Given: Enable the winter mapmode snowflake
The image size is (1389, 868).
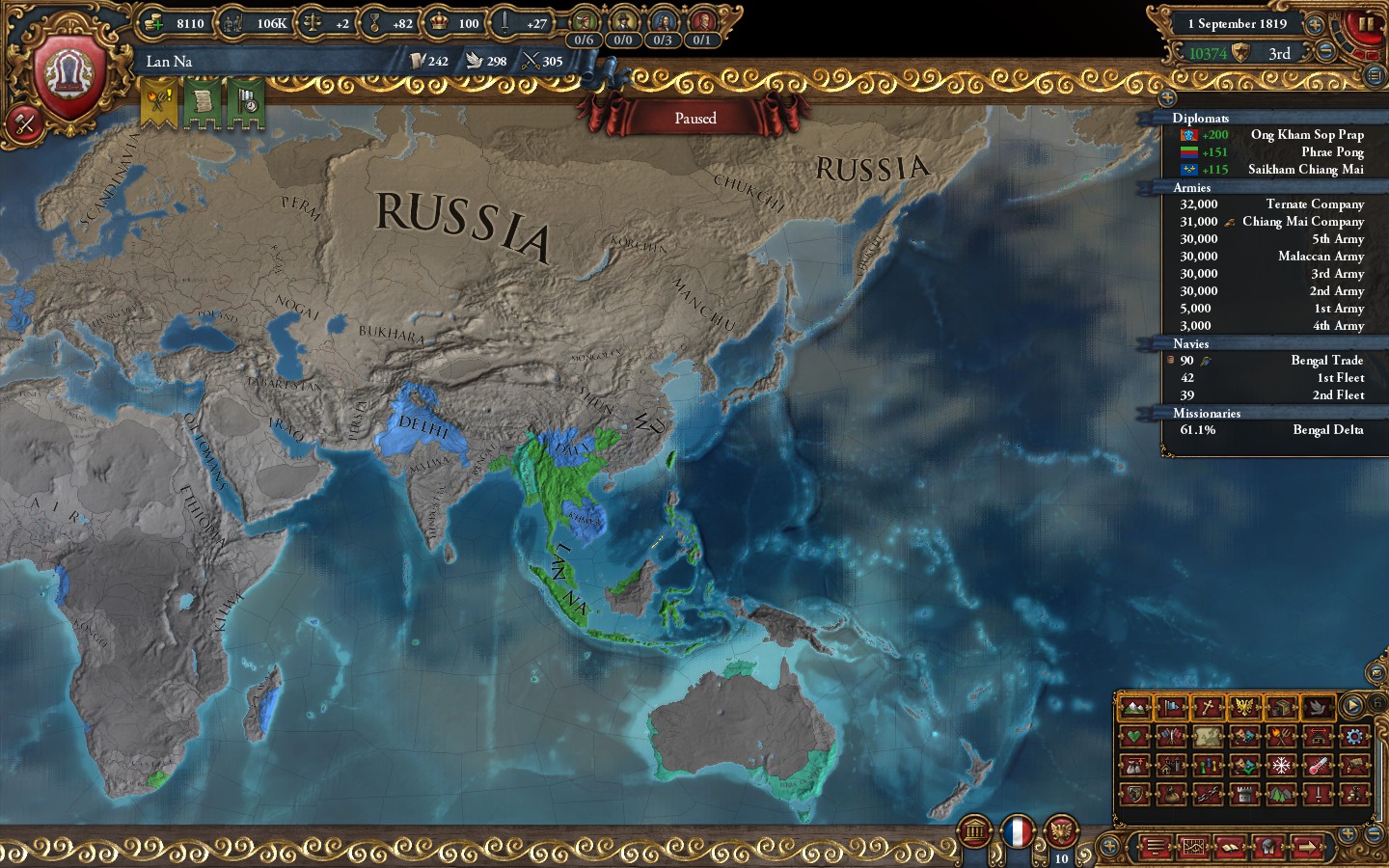Looking at the screenshot, I should click(1281, 766).
